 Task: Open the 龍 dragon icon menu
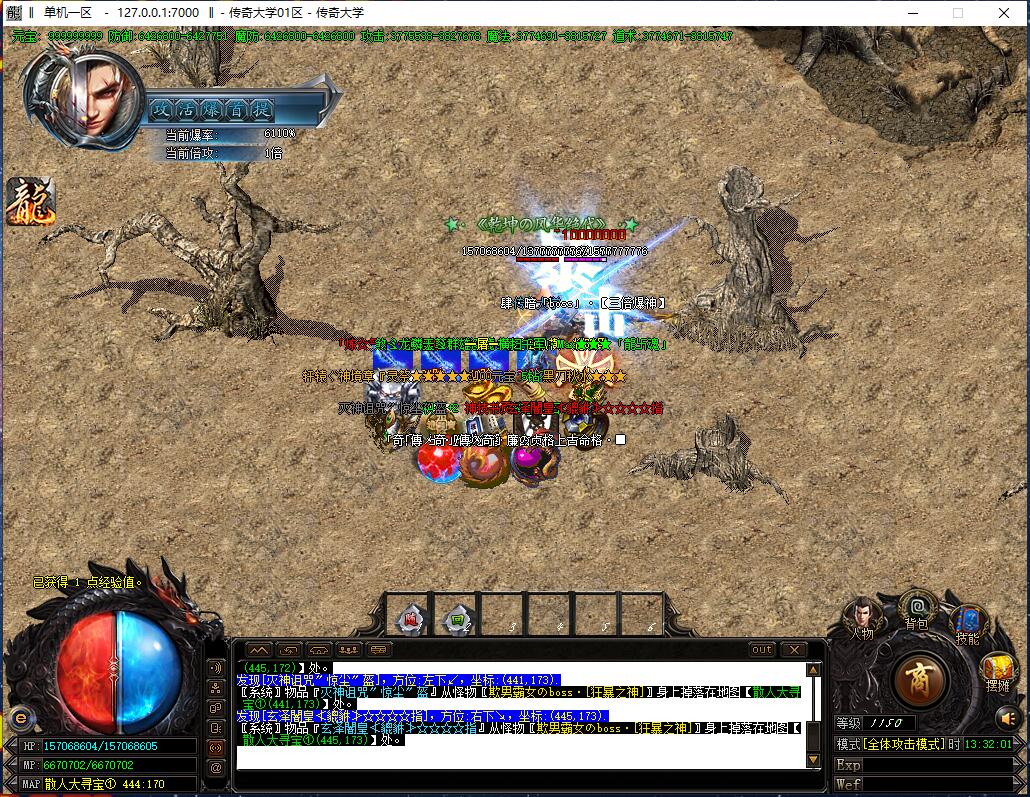(30, 201)
